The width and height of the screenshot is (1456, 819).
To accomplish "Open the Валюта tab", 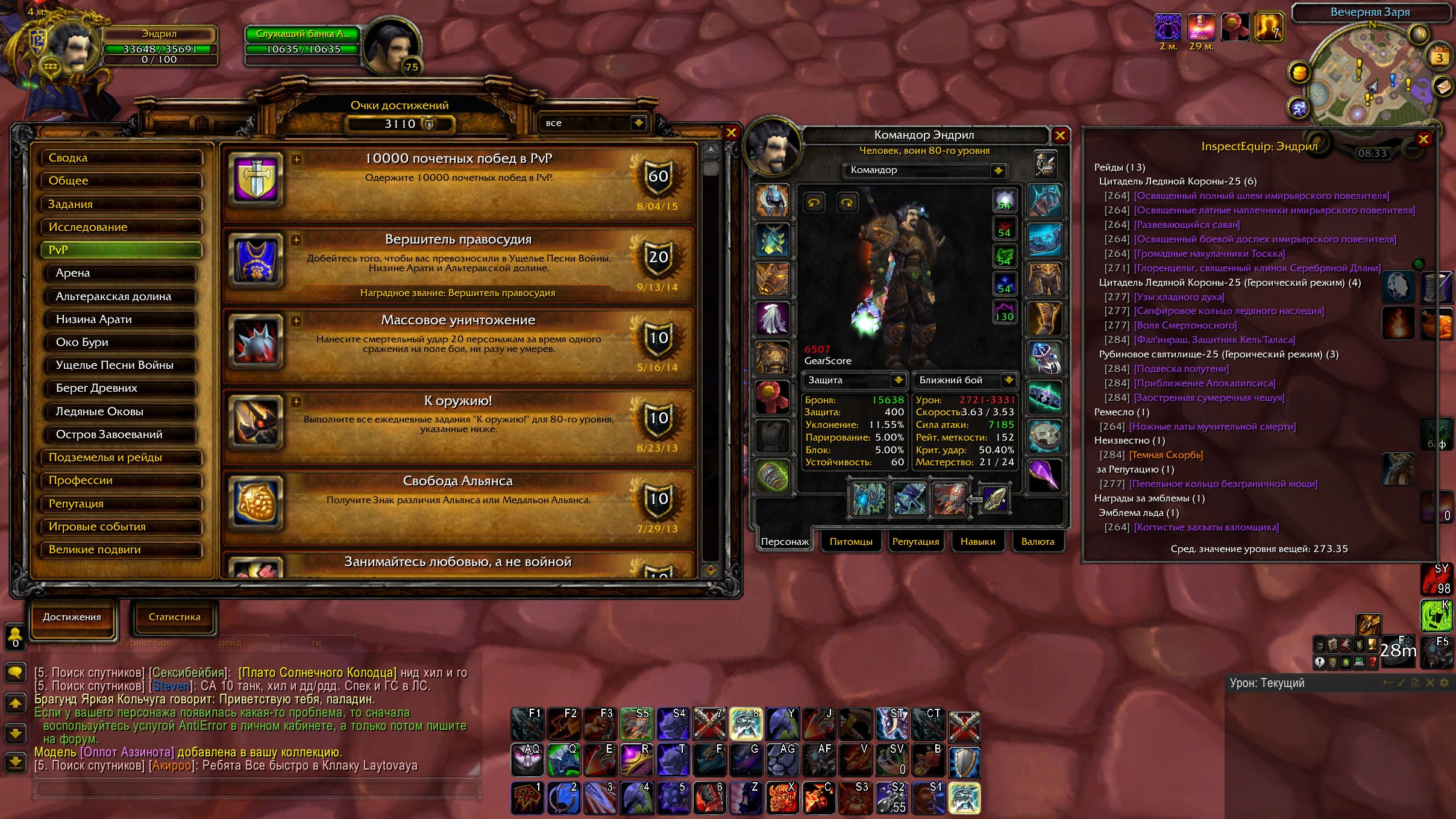I will point(1037,542).
